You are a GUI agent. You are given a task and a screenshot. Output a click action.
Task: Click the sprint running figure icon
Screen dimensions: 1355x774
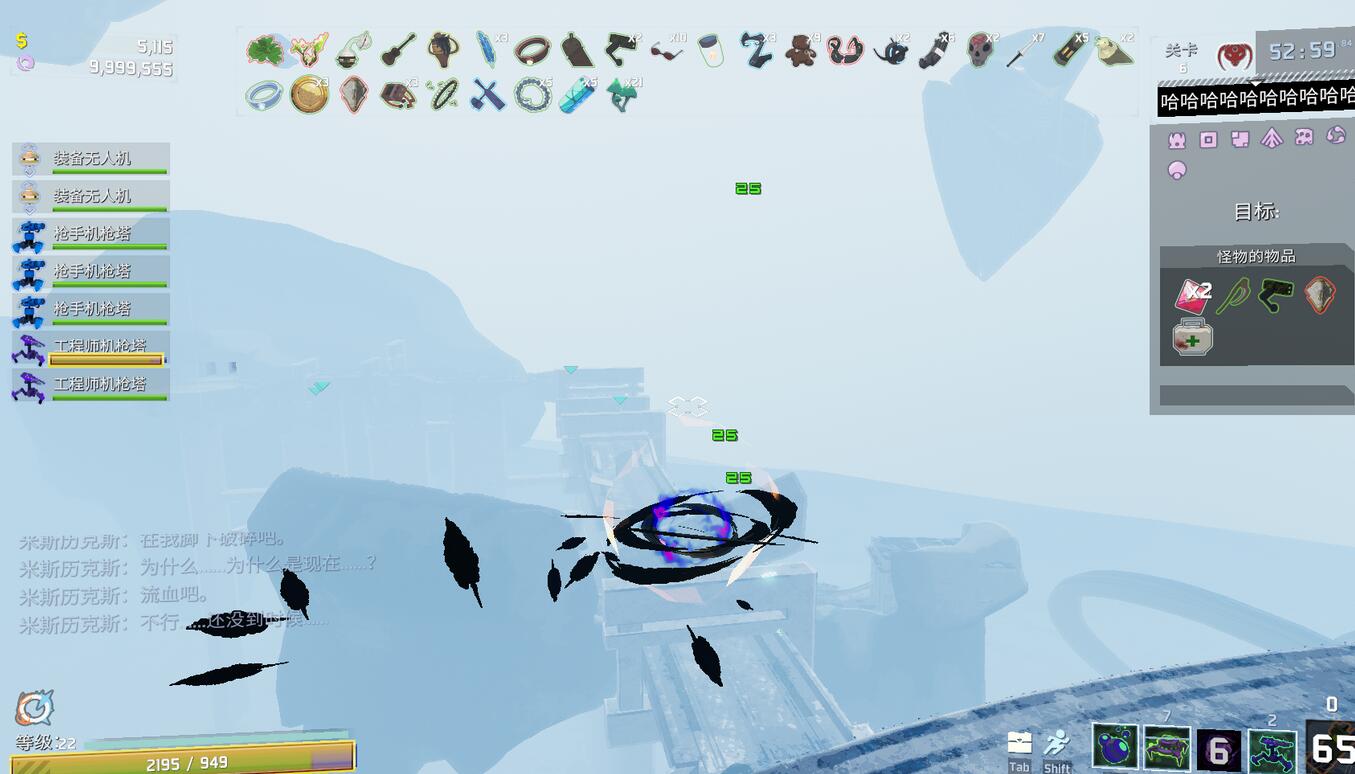(x=1056, y=745)
